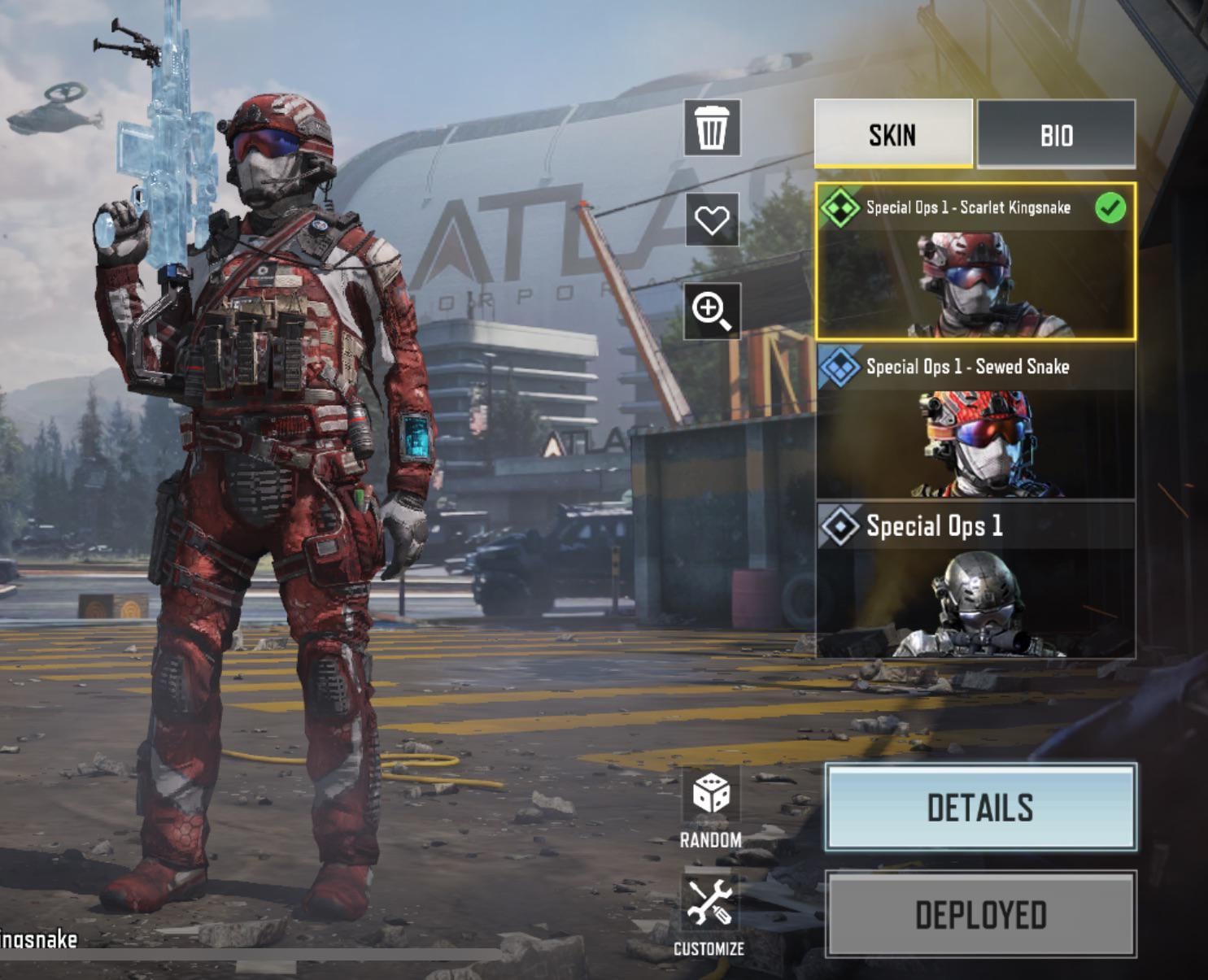Image resolution: width=1208 pixels, height=980 pixels.
Task: Favorite this skin with the heart icon
Action: [x=712, y=220]
